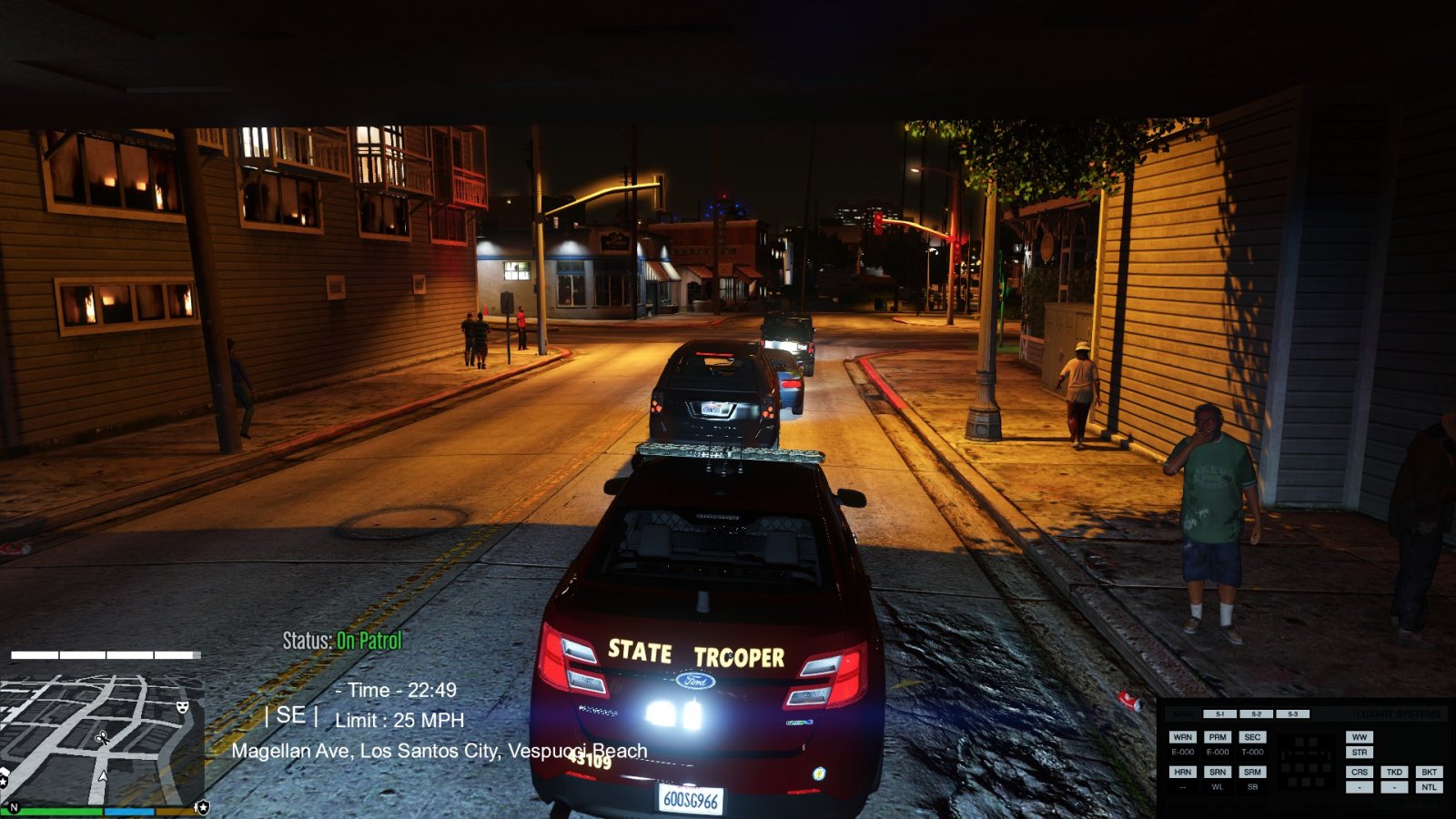
Task: Click the north compass indicator on minimap
Action: 14,807
